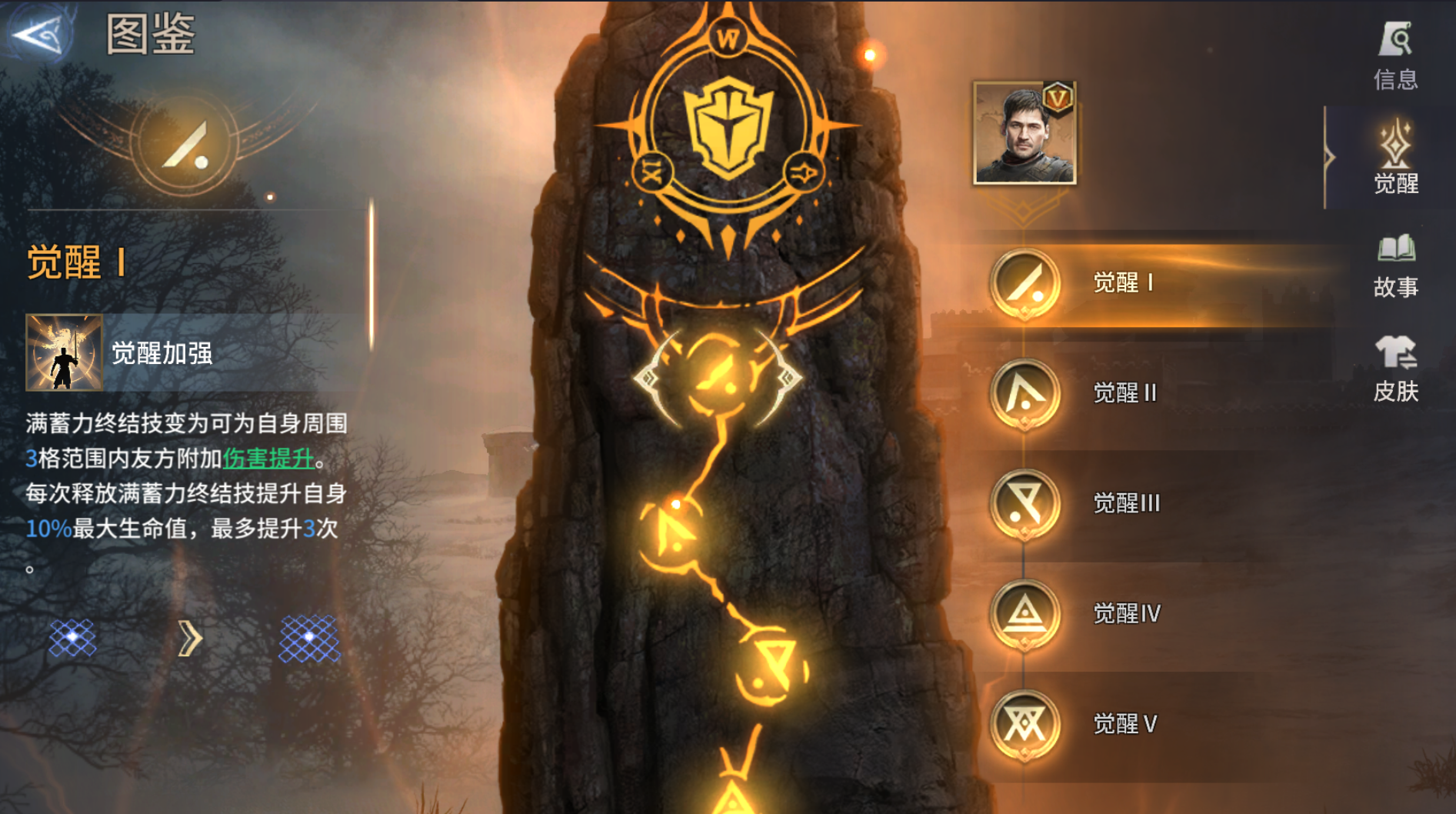Switch to the 觉醒 awakening tab

[x=1395, y=159]
